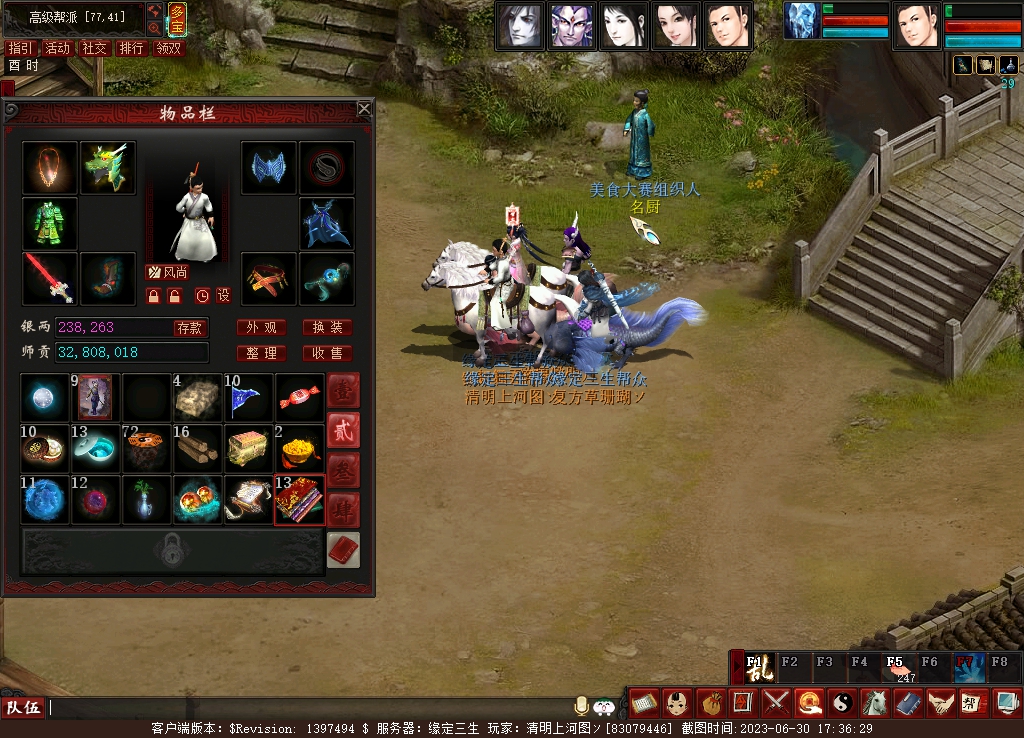Select the red wrapped candy item
The image size is (1024, 738).
(x=299, y=398)
